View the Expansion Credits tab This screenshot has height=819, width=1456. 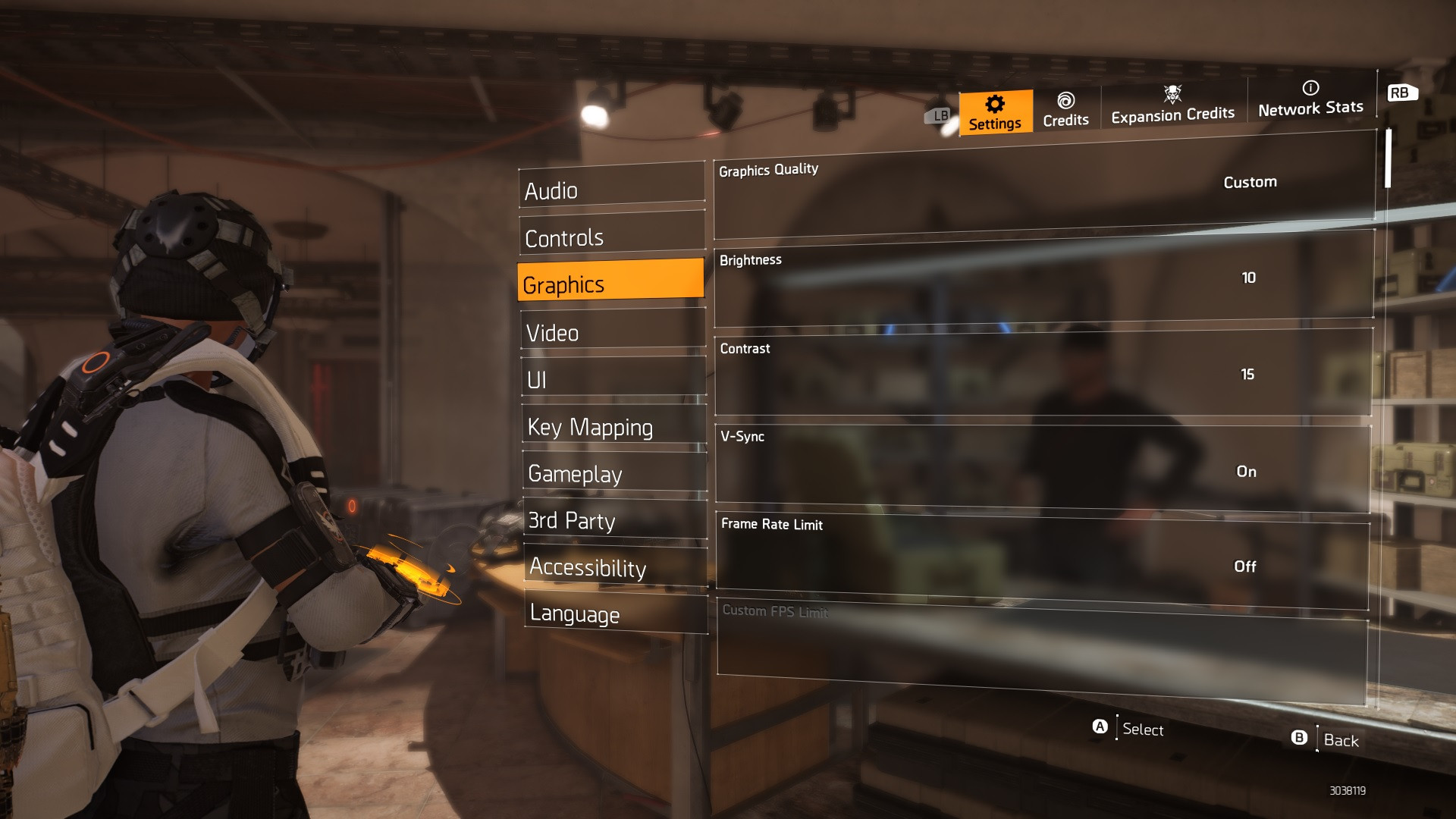pos(1172,105)
